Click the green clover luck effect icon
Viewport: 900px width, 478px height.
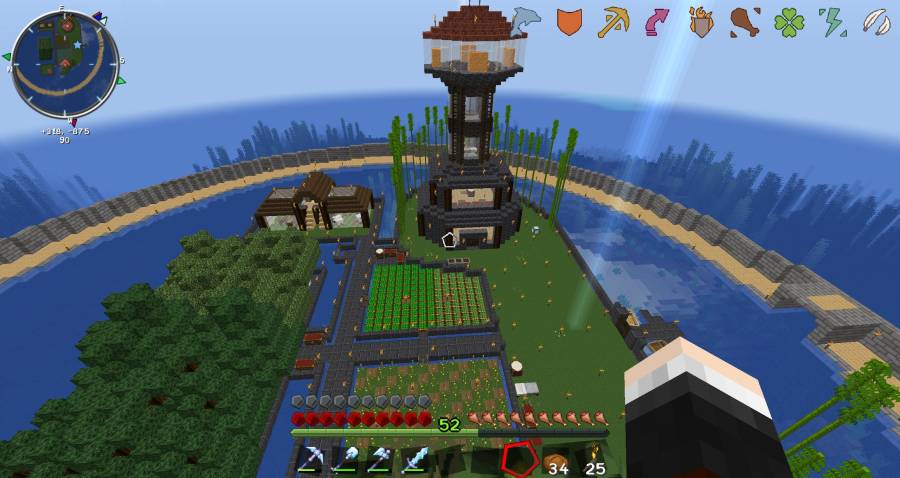tap(789, 21)
